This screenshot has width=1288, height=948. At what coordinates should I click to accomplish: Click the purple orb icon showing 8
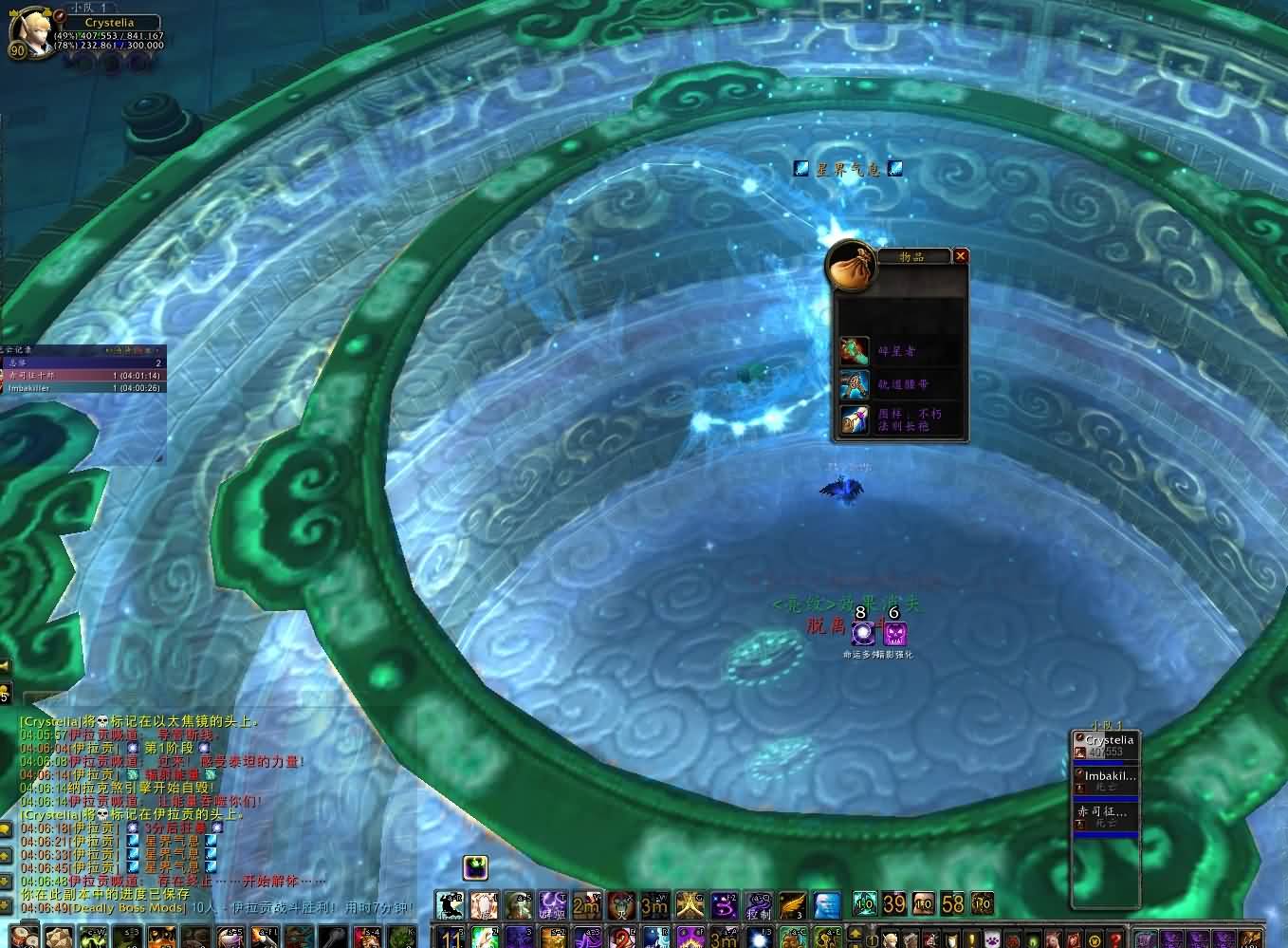coord(863,633)
